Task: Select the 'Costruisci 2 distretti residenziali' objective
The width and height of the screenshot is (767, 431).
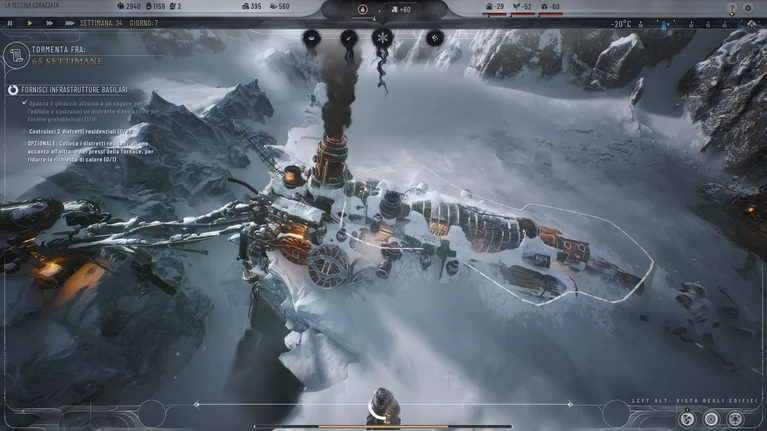Action: pyautogui.click(x=80, y=131)
